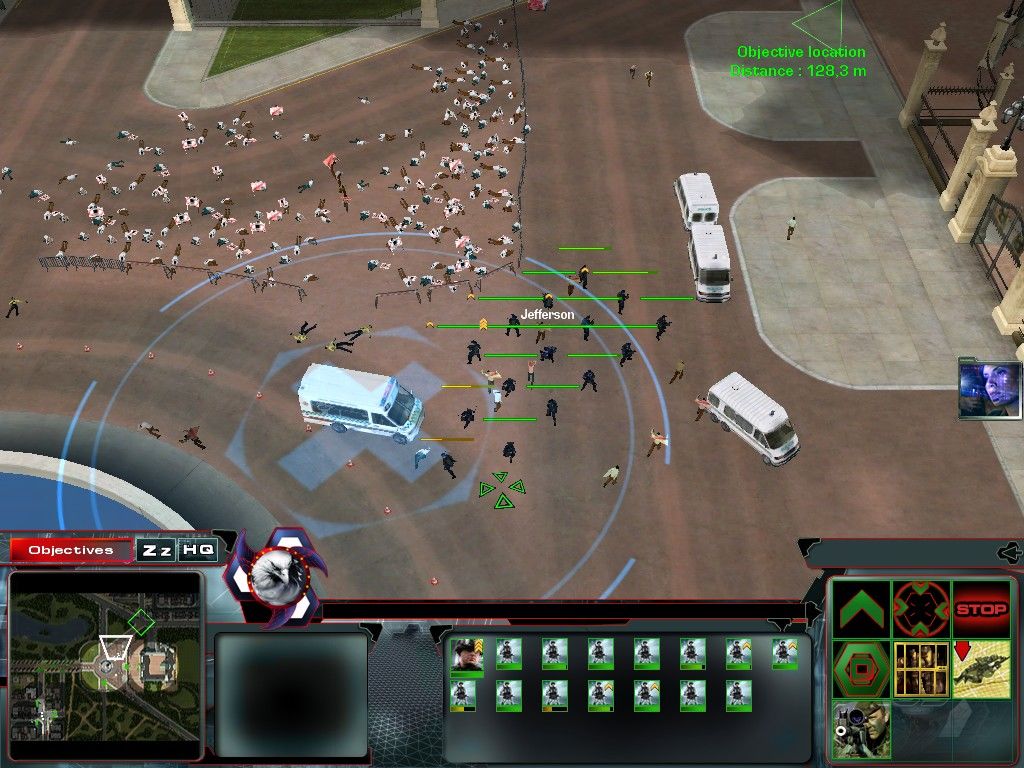Activate the green hexagon command
Viewport: 1024px width, 768px height.
click(862, 669)
